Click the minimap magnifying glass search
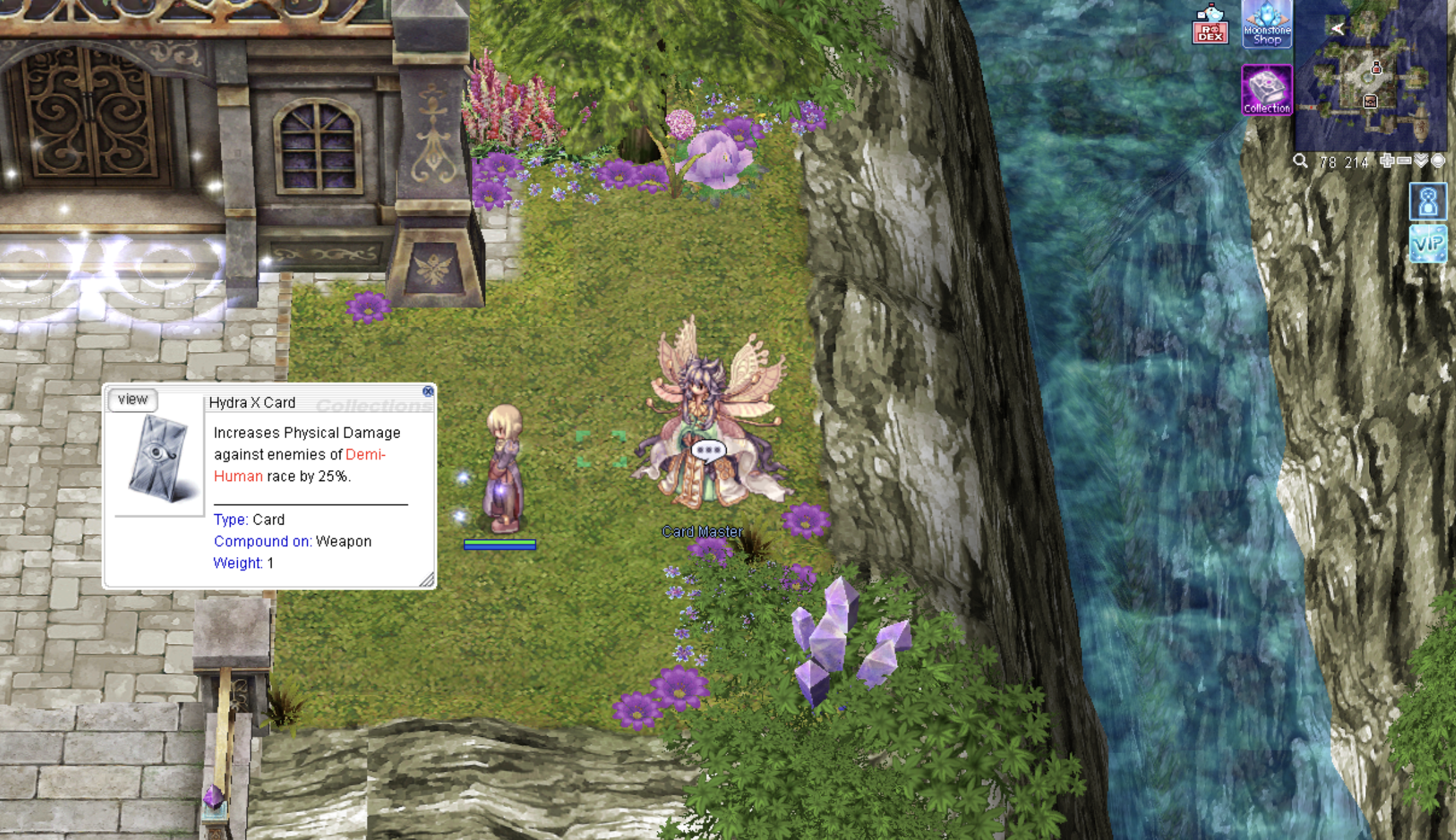The image size is (1456, 840). point(1300,161)
